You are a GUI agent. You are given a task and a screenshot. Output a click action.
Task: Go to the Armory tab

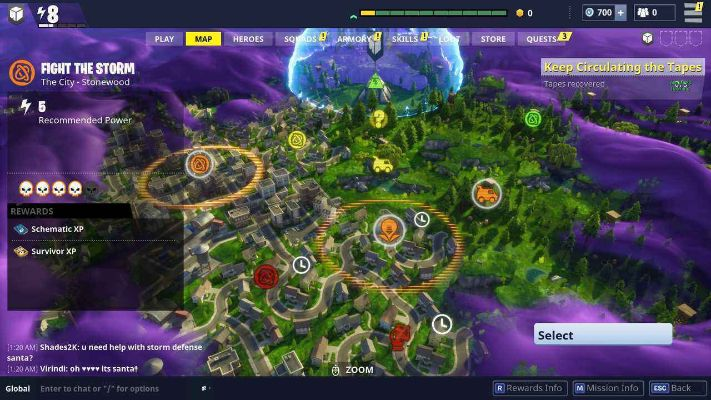pyautogui.click(x=354, y=39)
